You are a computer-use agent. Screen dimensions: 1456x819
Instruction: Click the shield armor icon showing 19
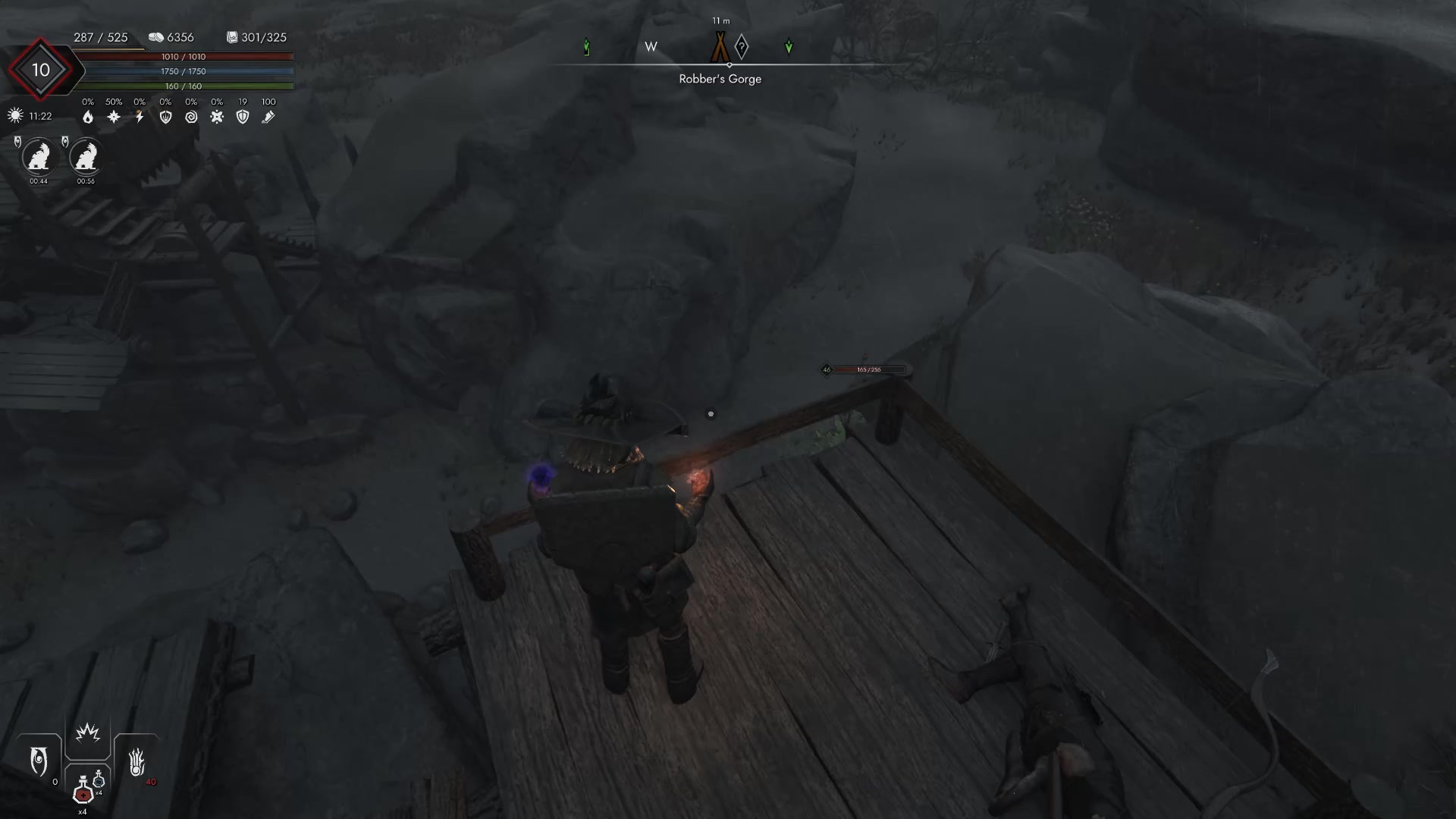coord(243,117)
